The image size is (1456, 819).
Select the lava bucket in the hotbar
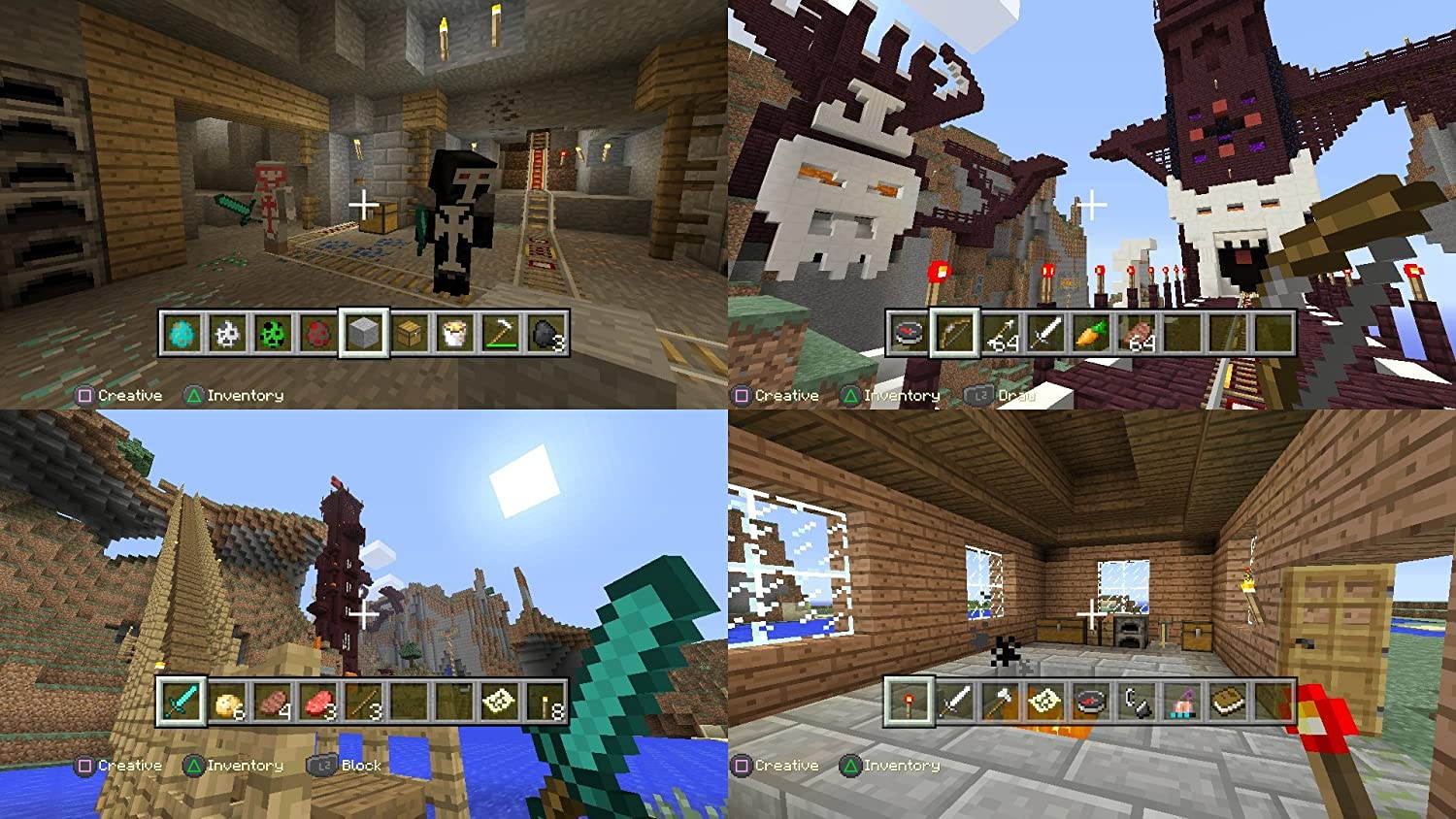tap(456, 336)
